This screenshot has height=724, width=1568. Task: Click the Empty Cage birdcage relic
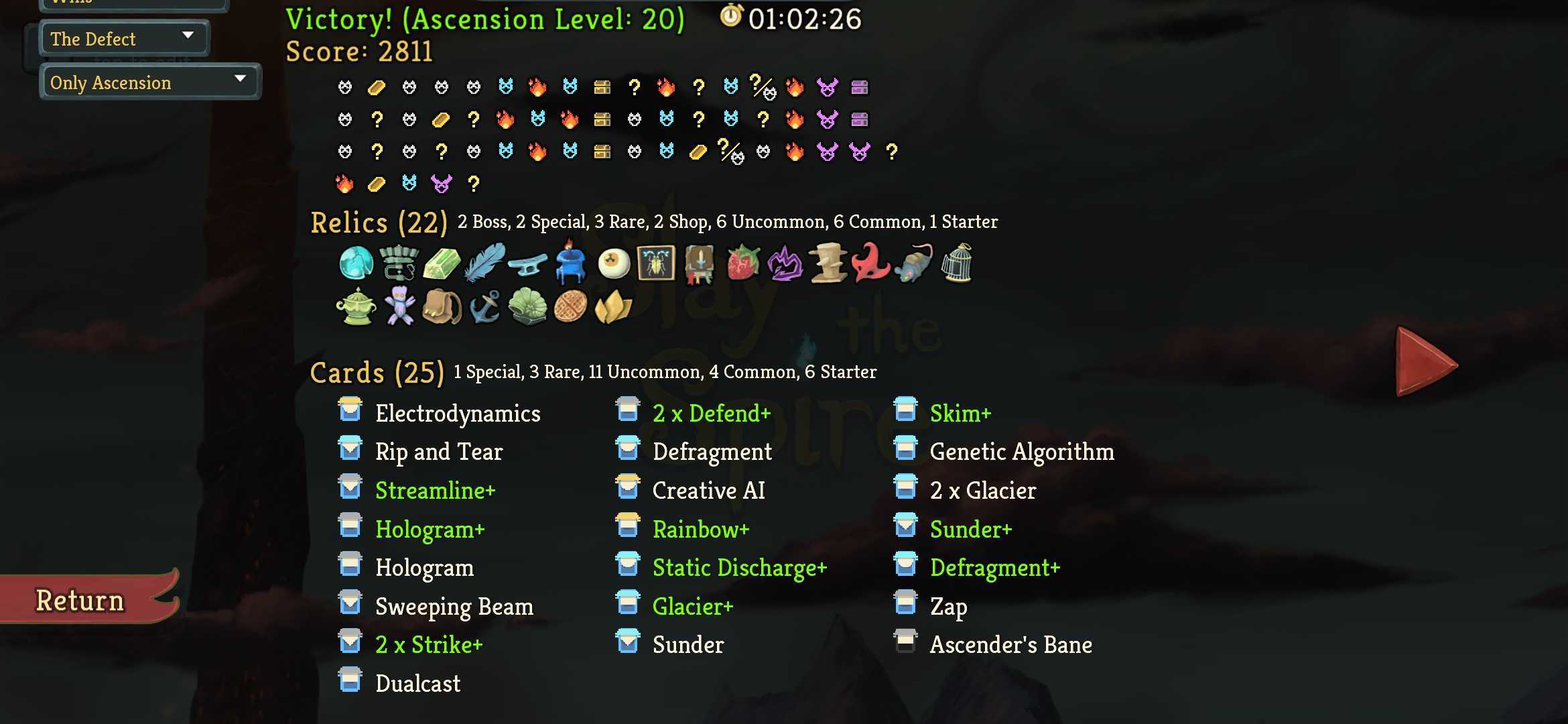pyautogui.click(x=957, y=263)
